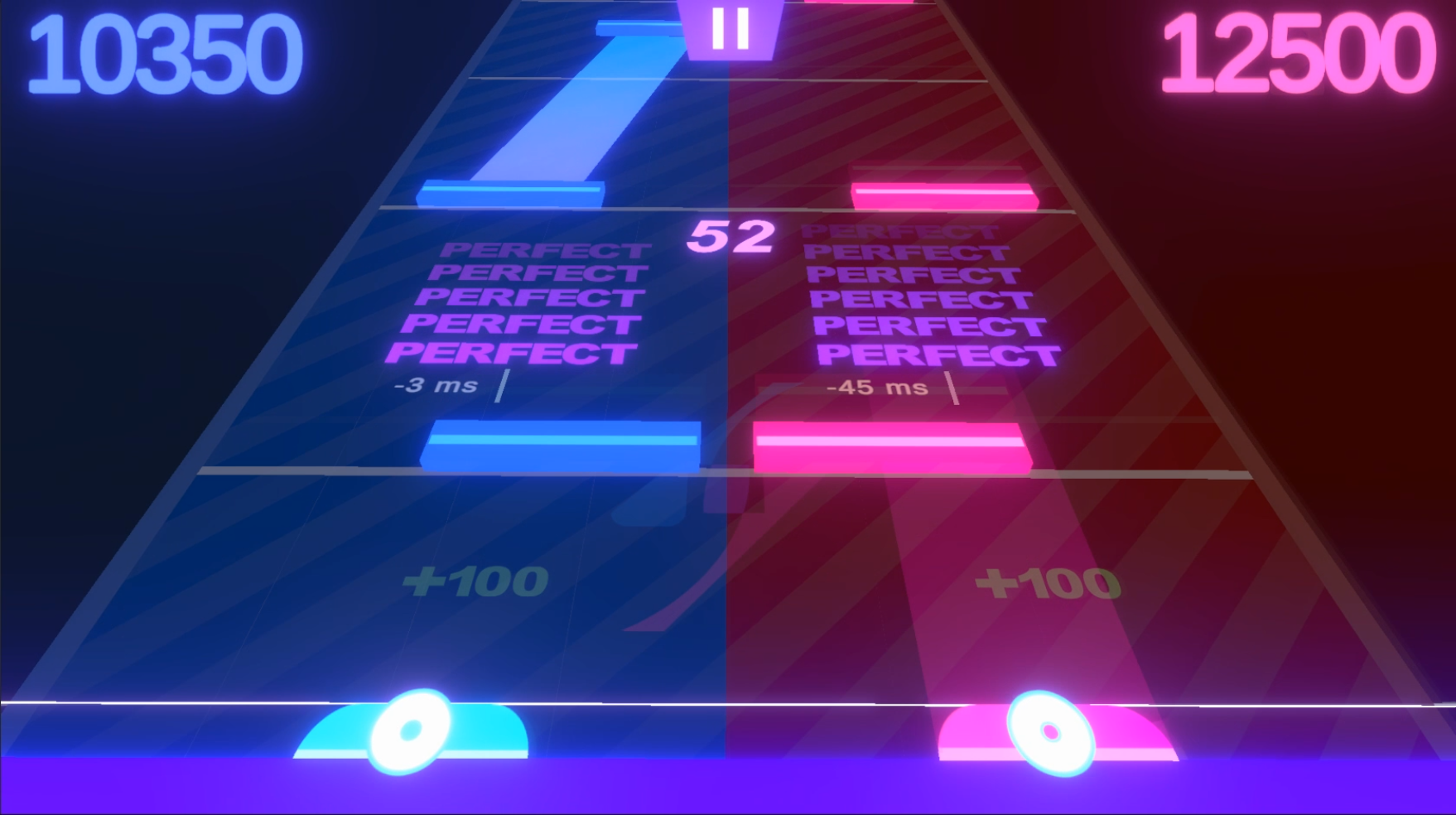
Task: Select the blue score display 10350
Action: pos(162,51)
